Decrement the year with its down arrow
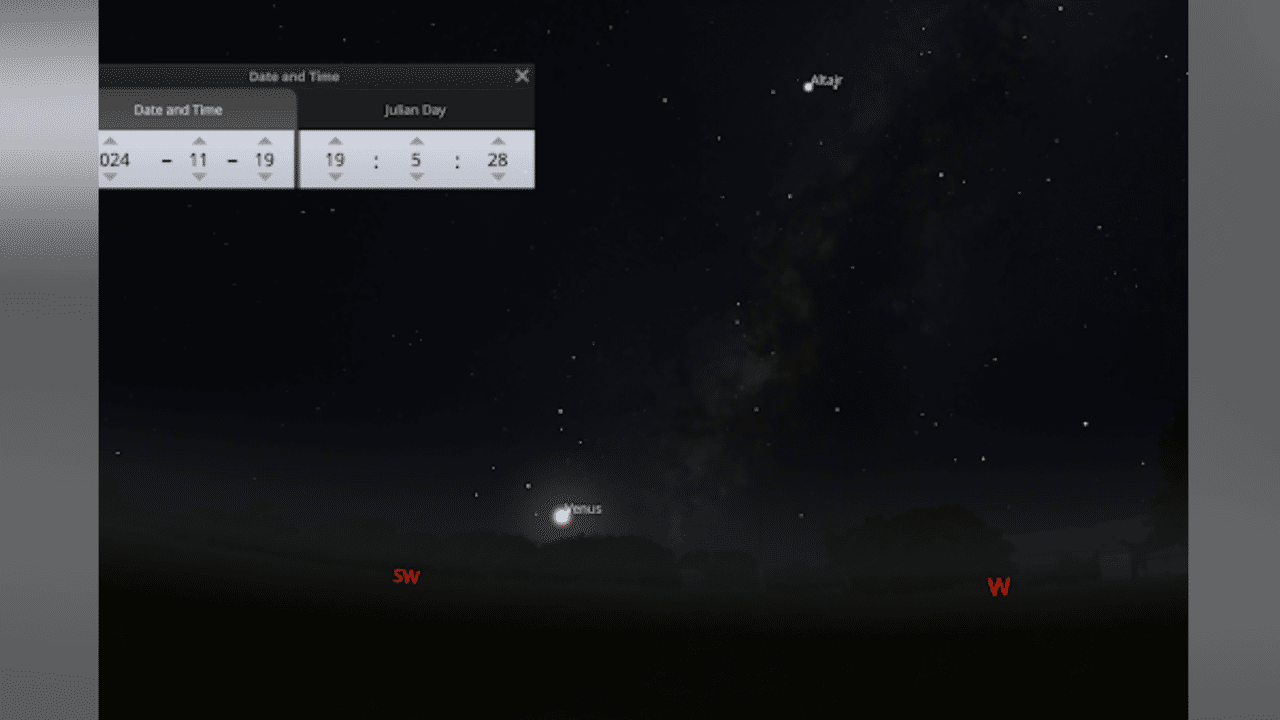 110,177
